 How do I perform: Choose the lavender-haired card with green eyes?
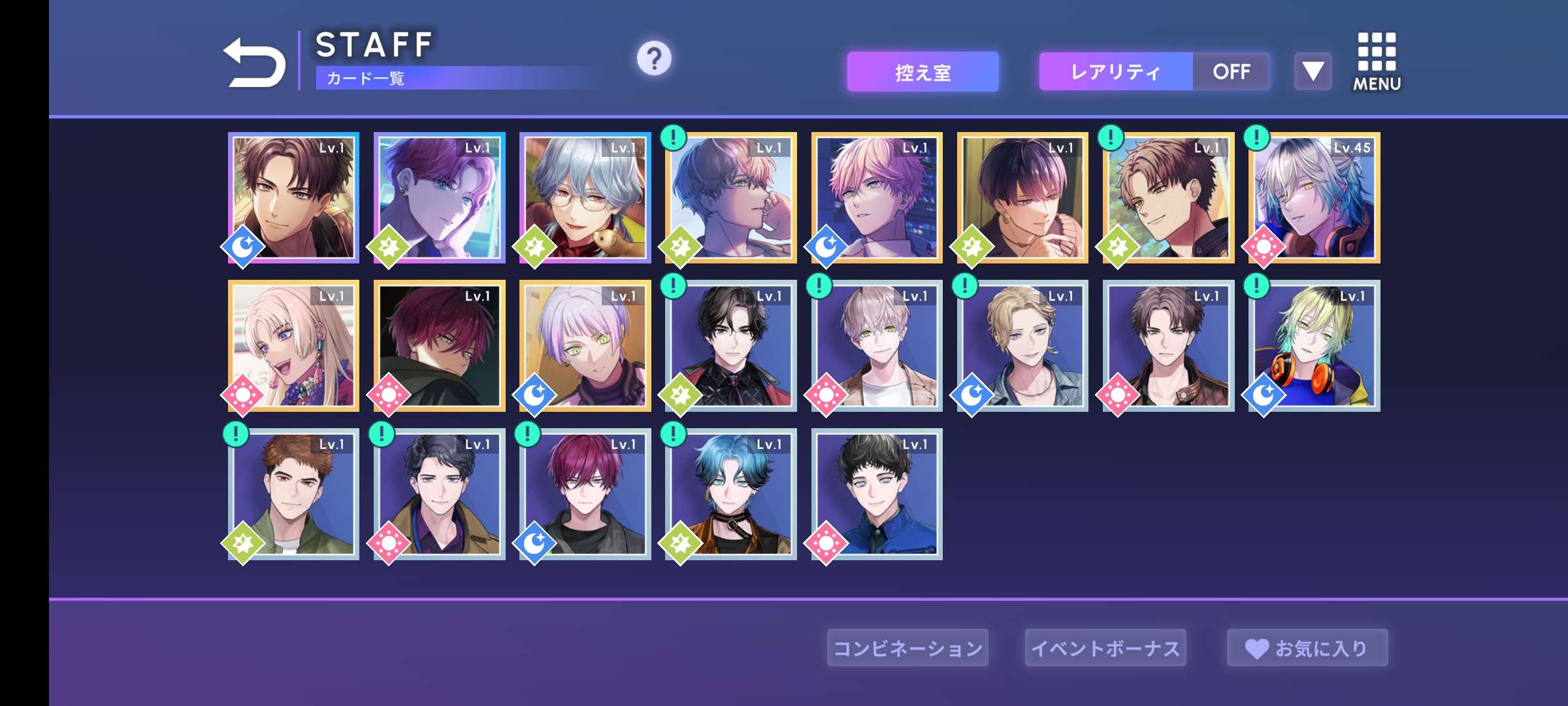click(x=585, y=346)
